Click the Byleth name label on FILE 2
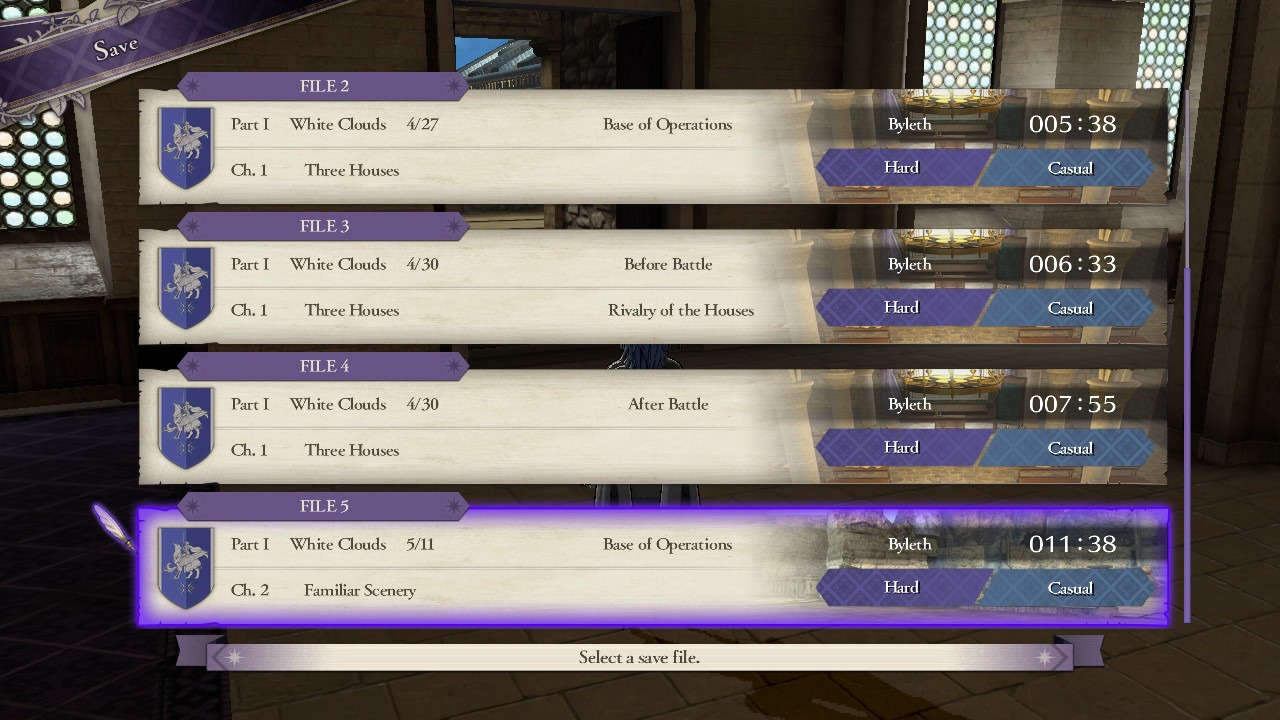This screenshot has width=1280, height=720. click(x=909, y=124)
